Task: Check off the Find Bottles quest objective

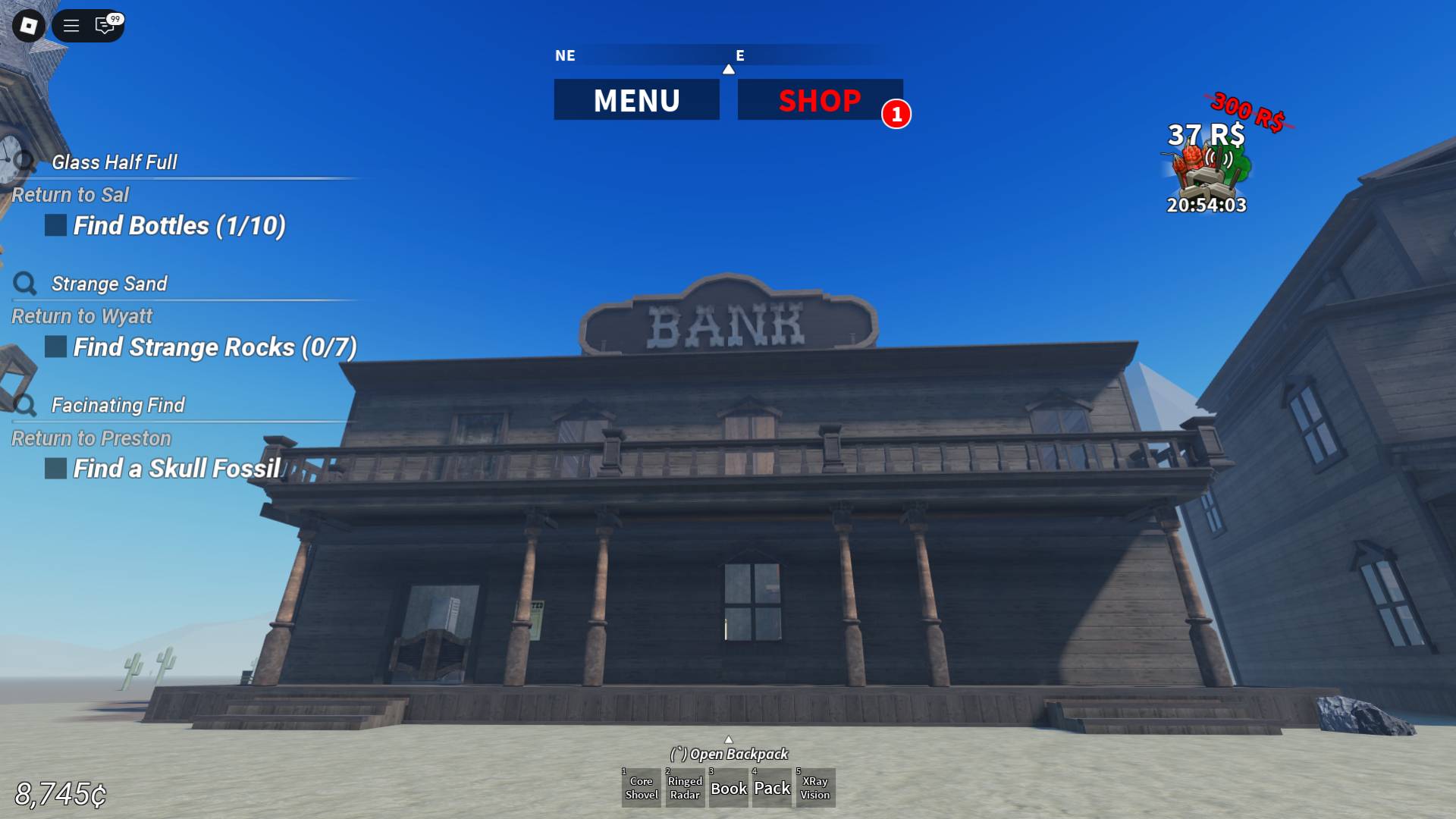Action: [x=54, y=224]
